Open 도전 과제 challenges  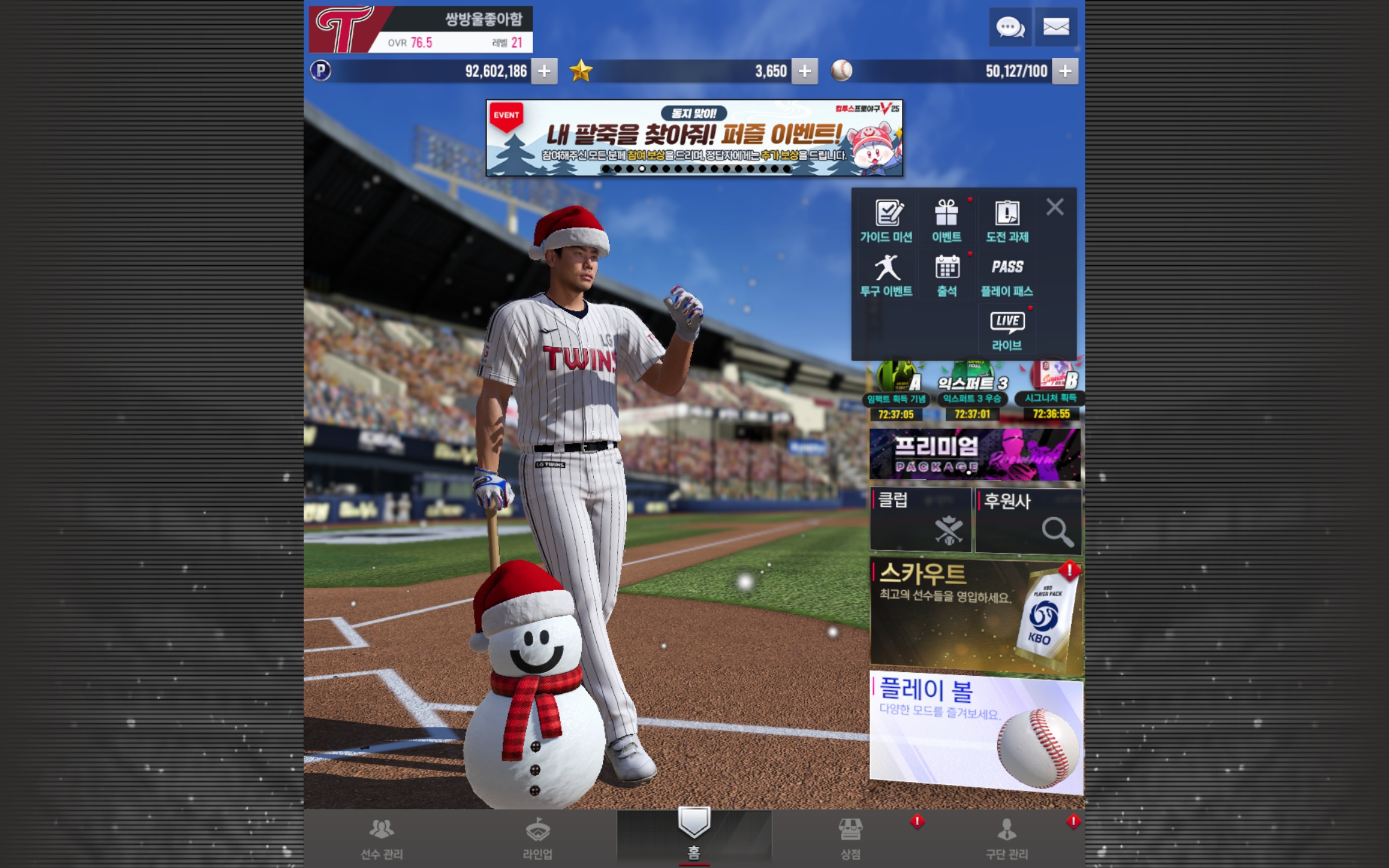(x=1007, y=221)
